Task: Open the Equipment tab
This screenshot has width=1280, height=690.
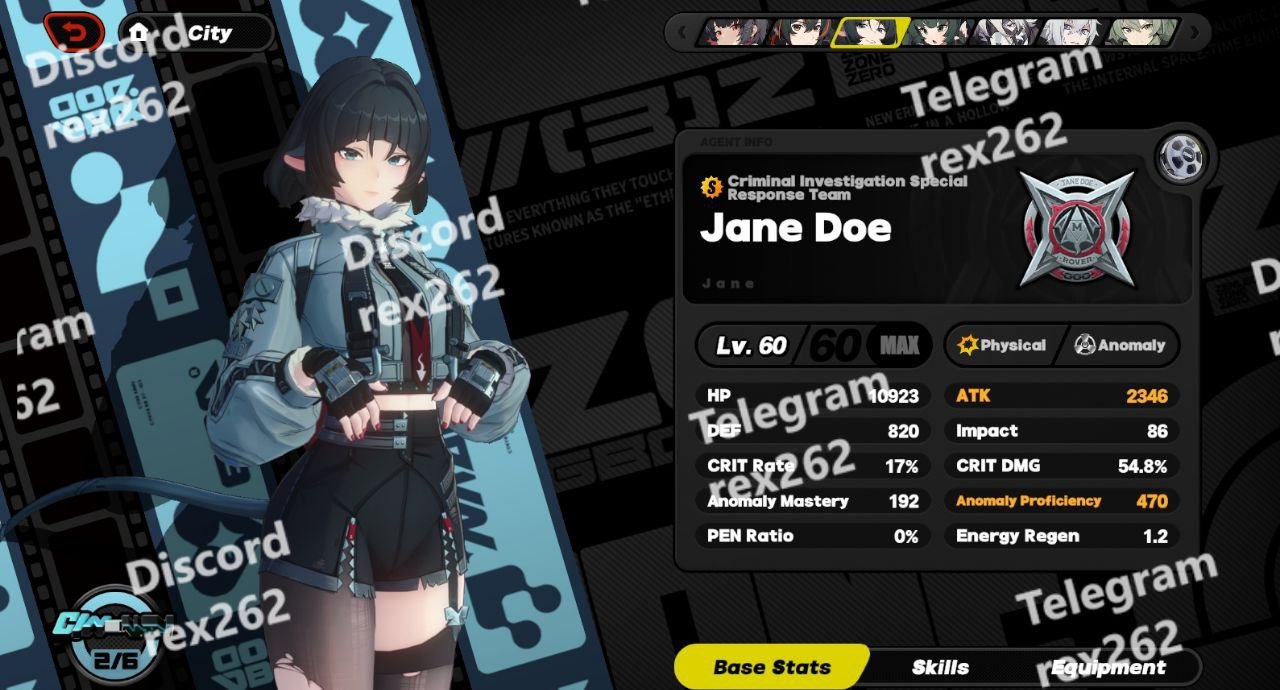Action: tap(1108, 667)
